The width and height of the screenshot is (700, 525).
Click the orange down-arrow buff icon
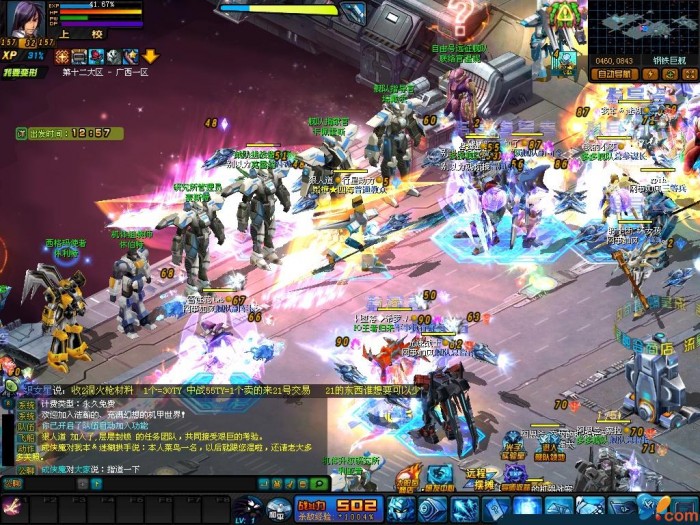tap(150, 56)
